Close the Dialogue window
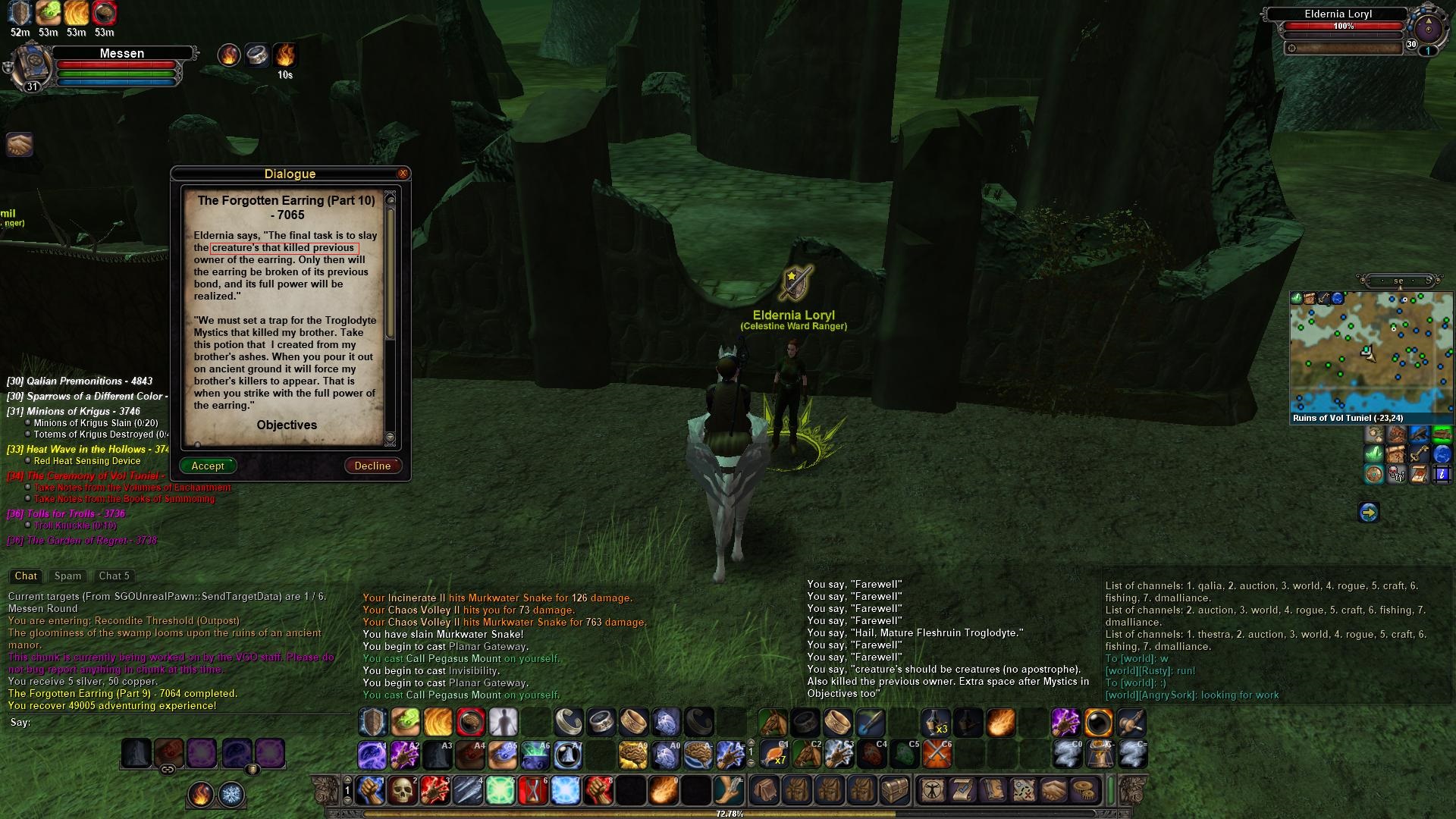This screenshot has width=1456, height=819. point(403,174)
